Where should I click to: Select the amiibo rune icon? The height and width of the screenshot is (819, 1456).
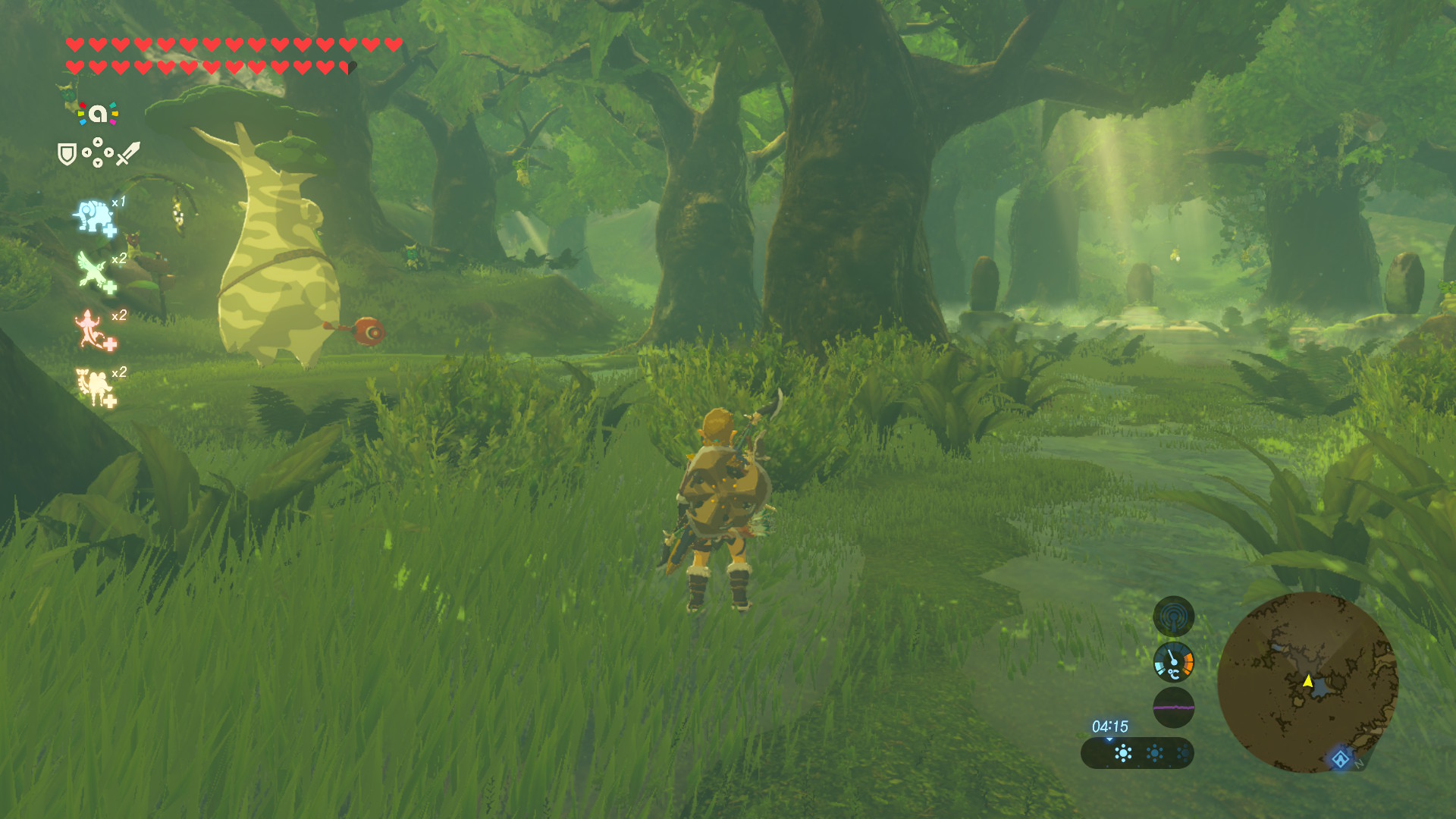(98, 114)
